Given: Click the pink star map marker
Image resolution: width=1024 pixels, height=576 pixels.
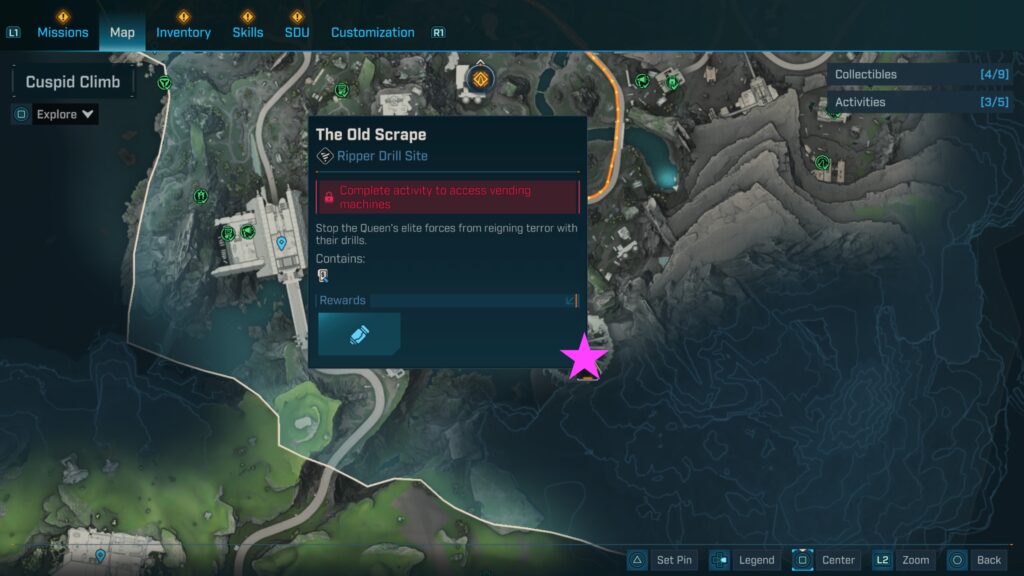Looking at the screenshot, I should (584, 357).
